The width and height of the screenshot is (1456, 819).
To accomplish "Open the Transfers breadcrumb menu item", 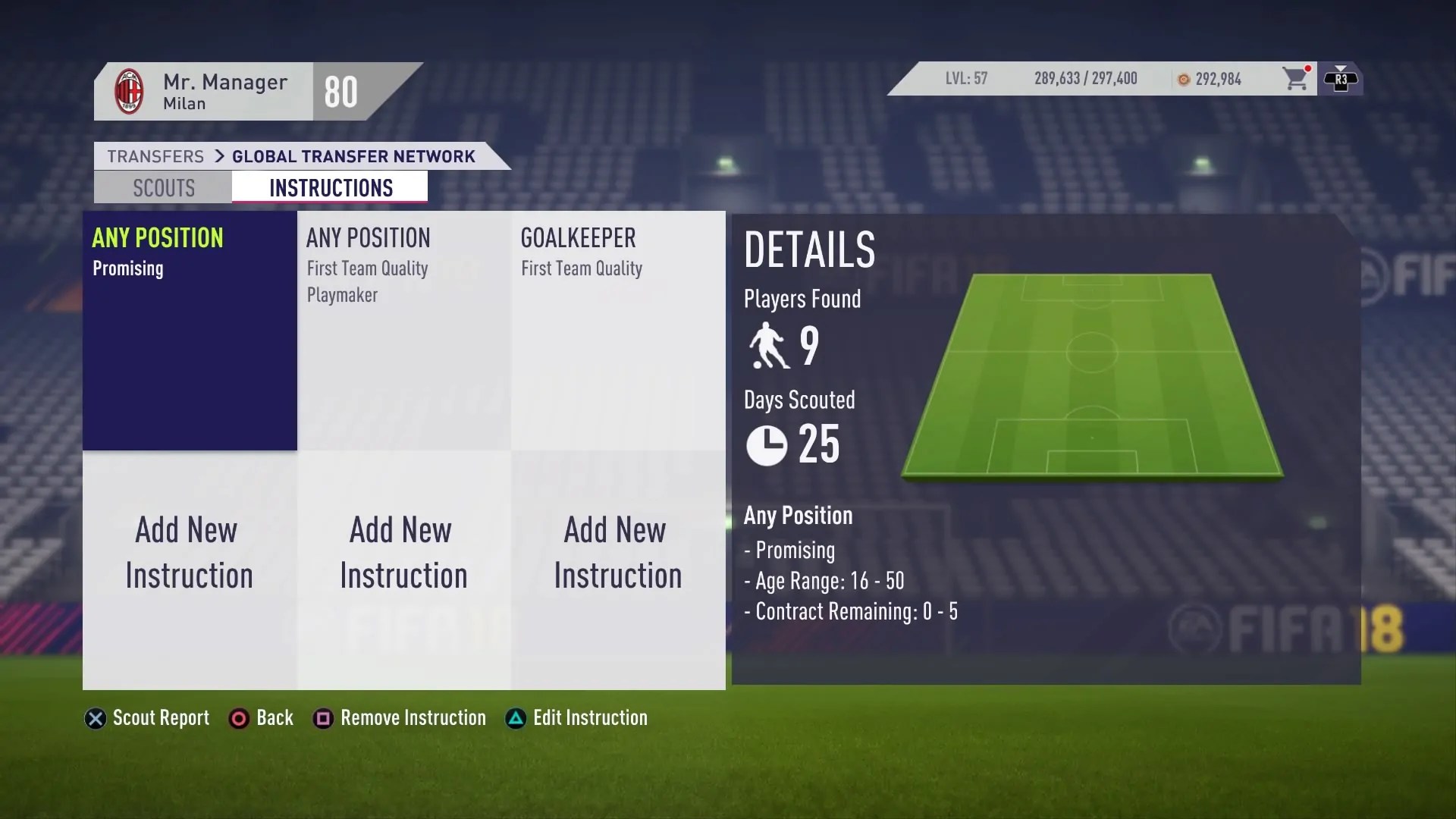I will point(155,156).
